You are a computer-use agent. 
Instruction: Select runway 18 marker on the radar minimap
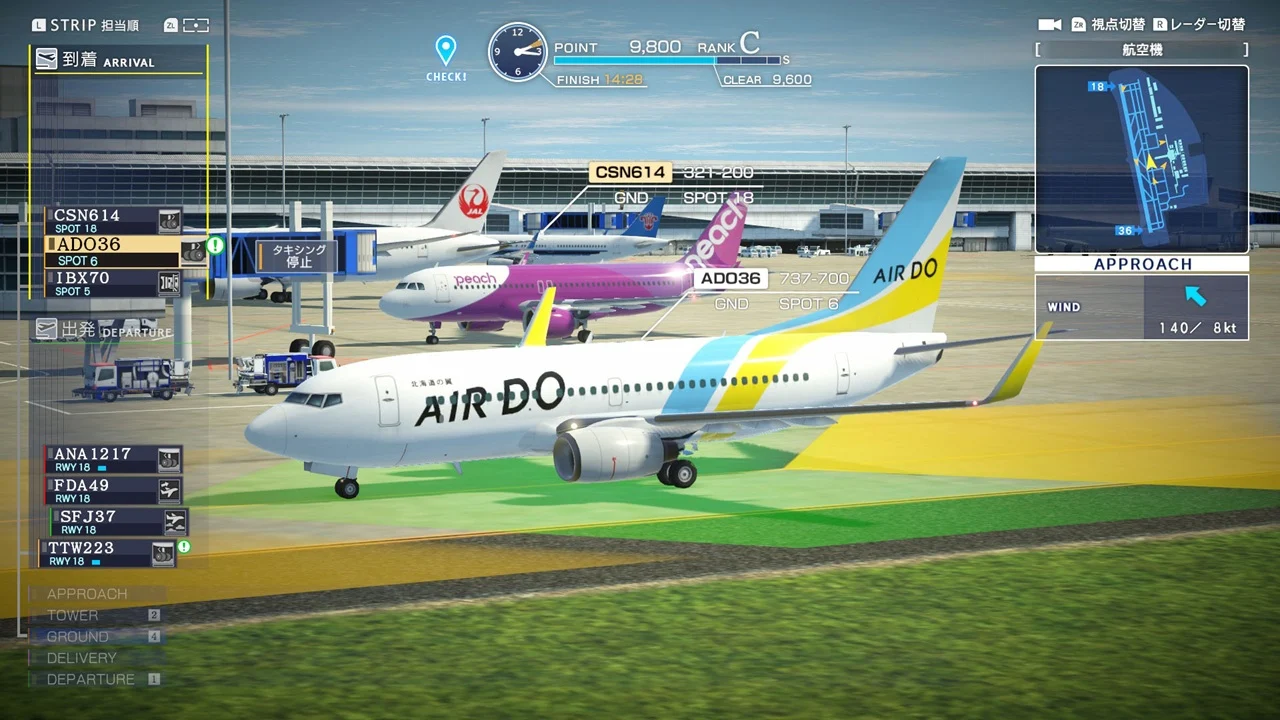coord(1096,86)
